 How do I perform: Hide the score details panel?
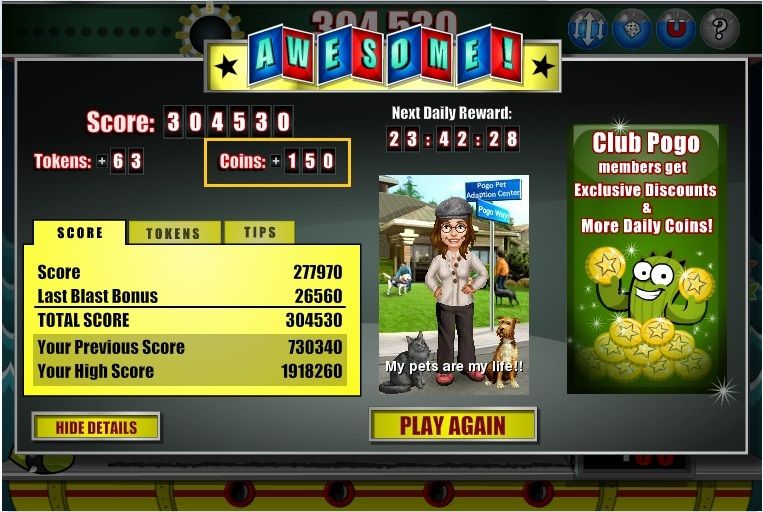(96, 427)
